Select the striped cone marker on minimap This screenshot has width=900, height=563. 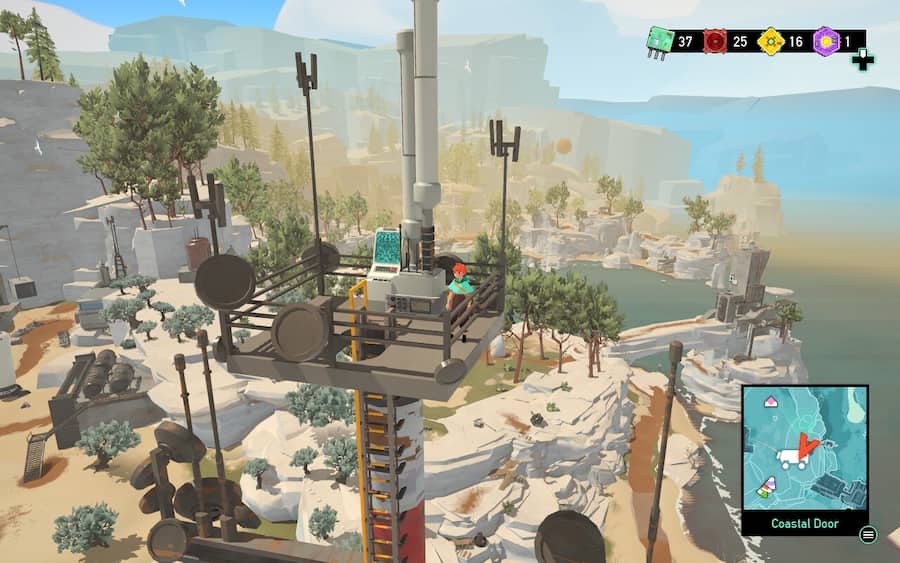[766, 489]
